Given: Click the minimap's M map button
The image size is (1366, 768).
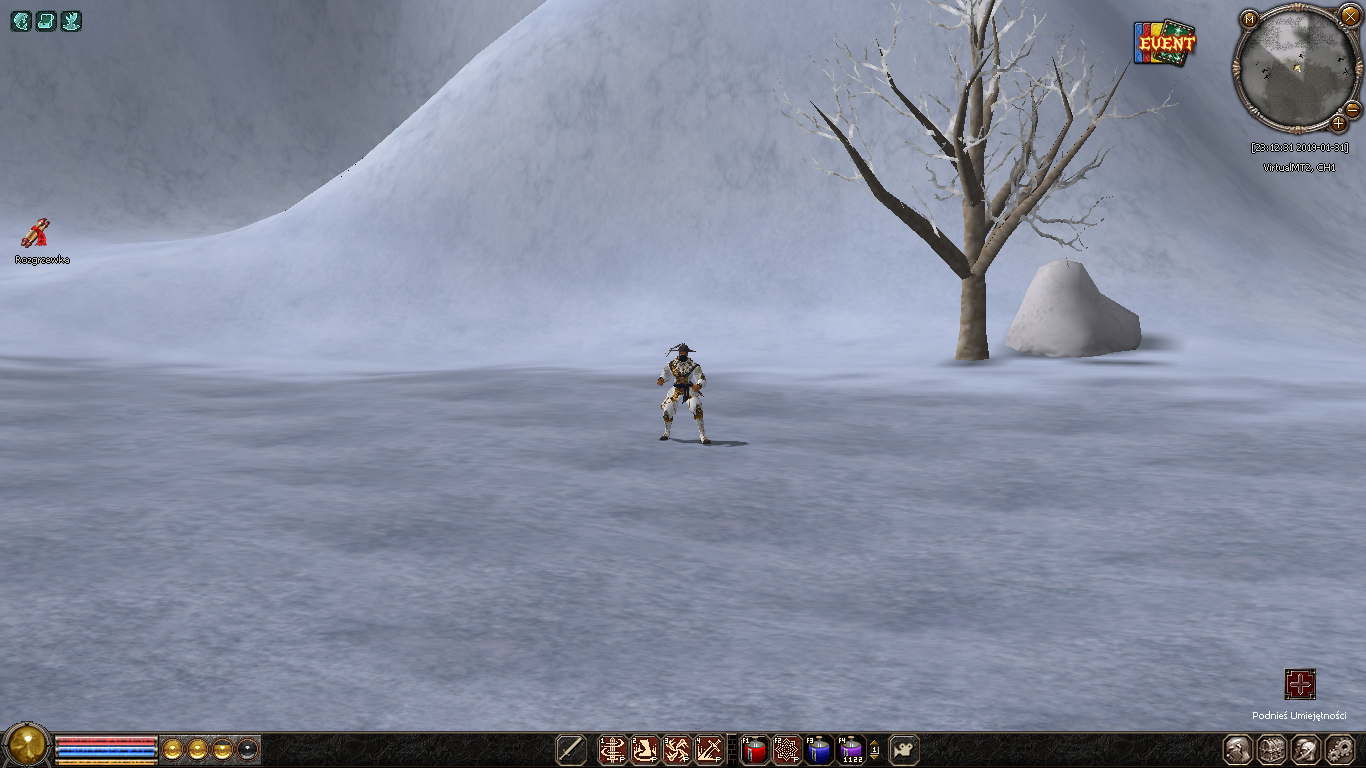Looking at the screenshot, I should click(x=1249, y=19).
